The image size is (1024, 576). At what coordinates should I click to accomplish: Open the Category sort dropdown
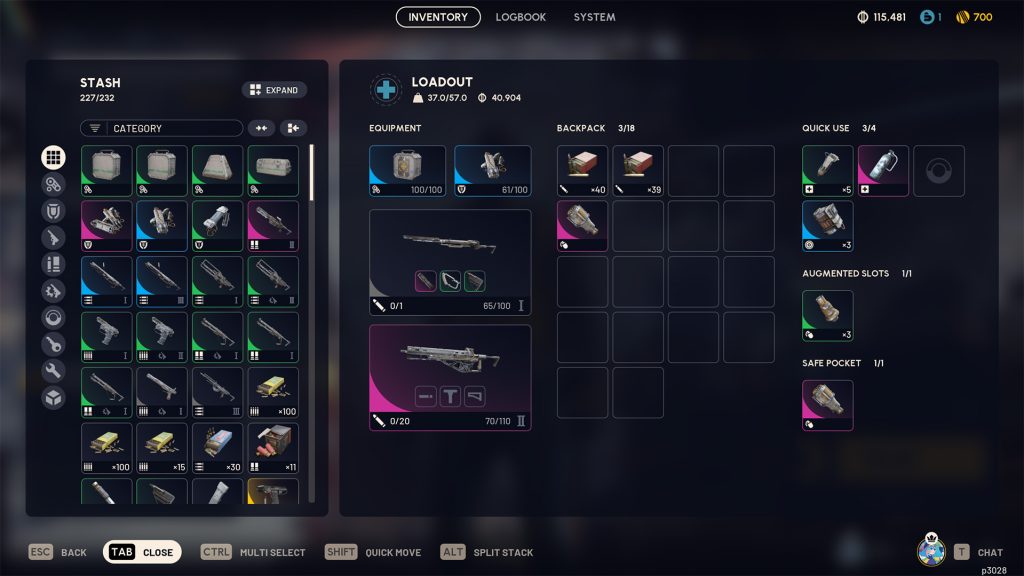[x=162, y=128]
